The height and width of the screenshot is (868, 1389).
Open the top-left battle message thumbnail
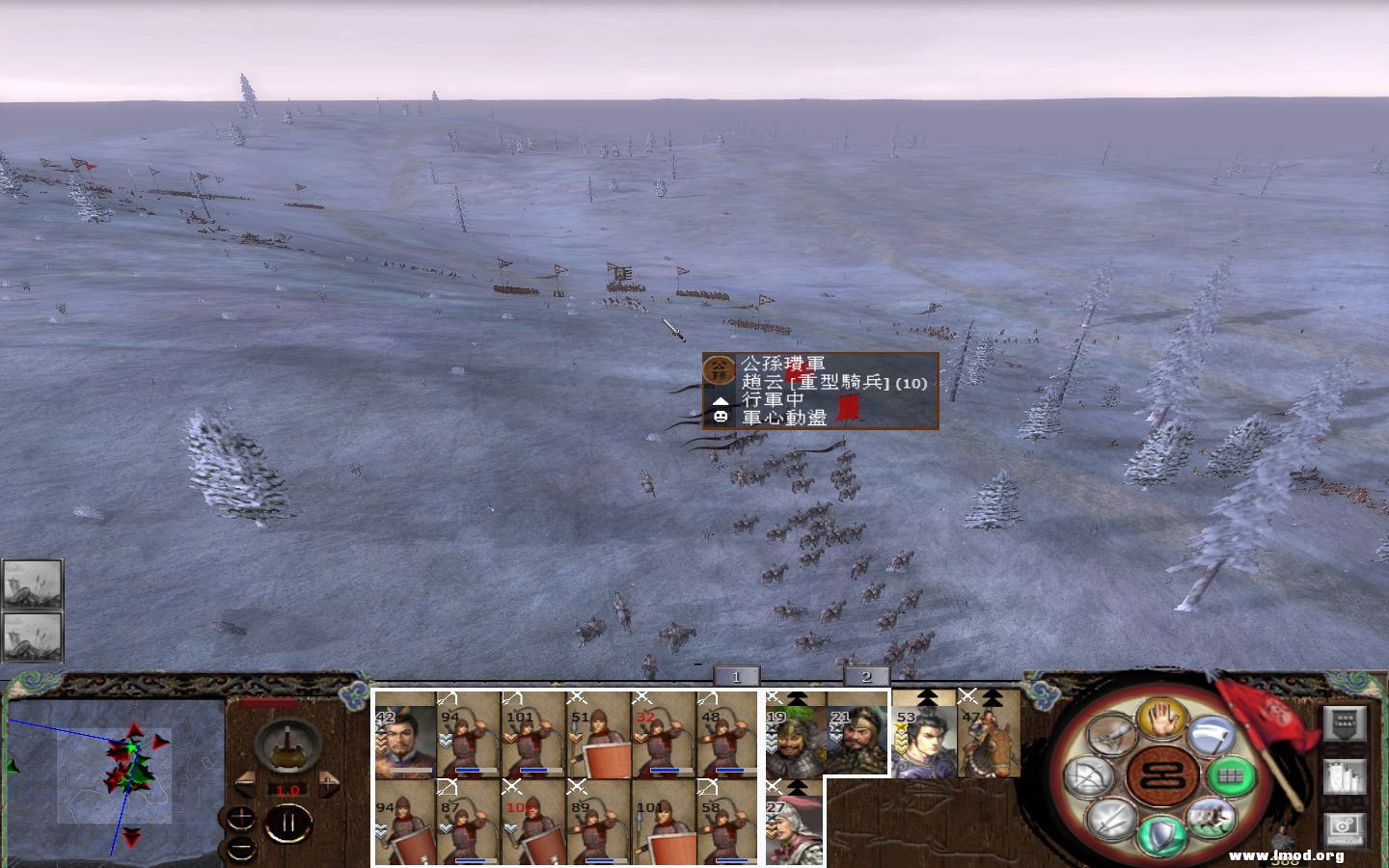pyautogui.click(x=33, y=583)
